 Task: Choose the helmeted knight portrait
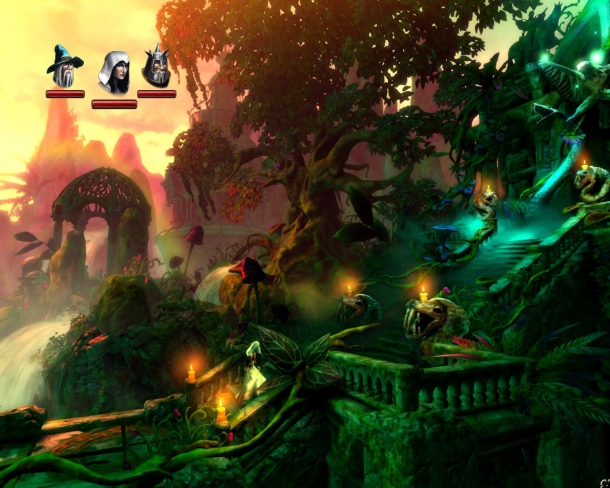pos(156,67)
